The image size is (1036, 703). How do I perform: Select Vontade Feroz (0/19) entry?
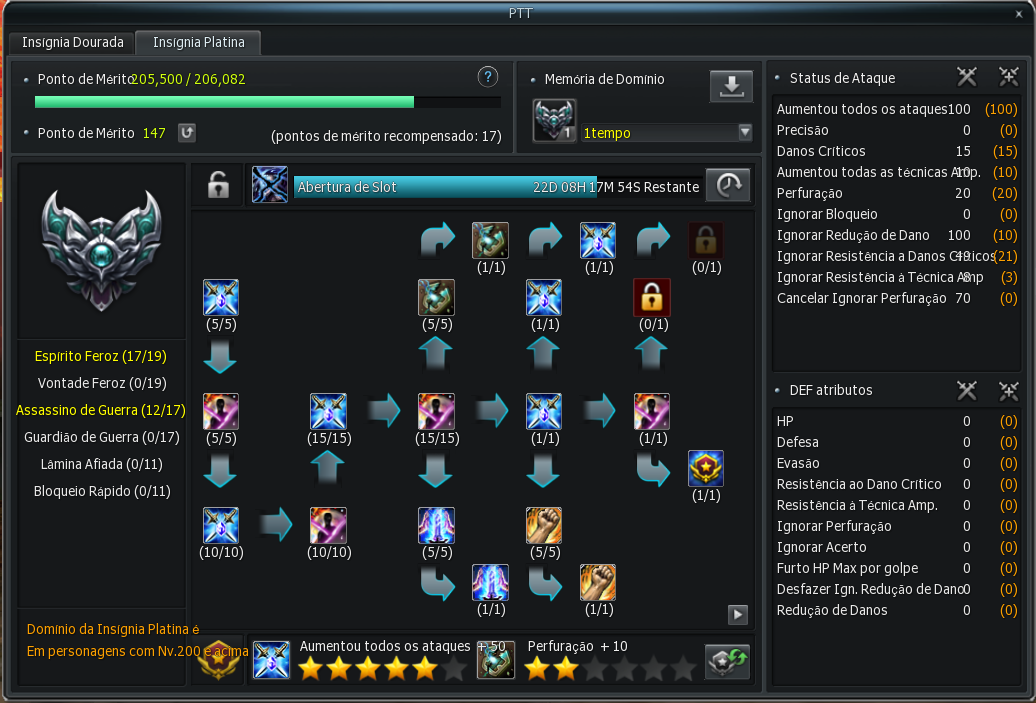[x=100, y=383]
